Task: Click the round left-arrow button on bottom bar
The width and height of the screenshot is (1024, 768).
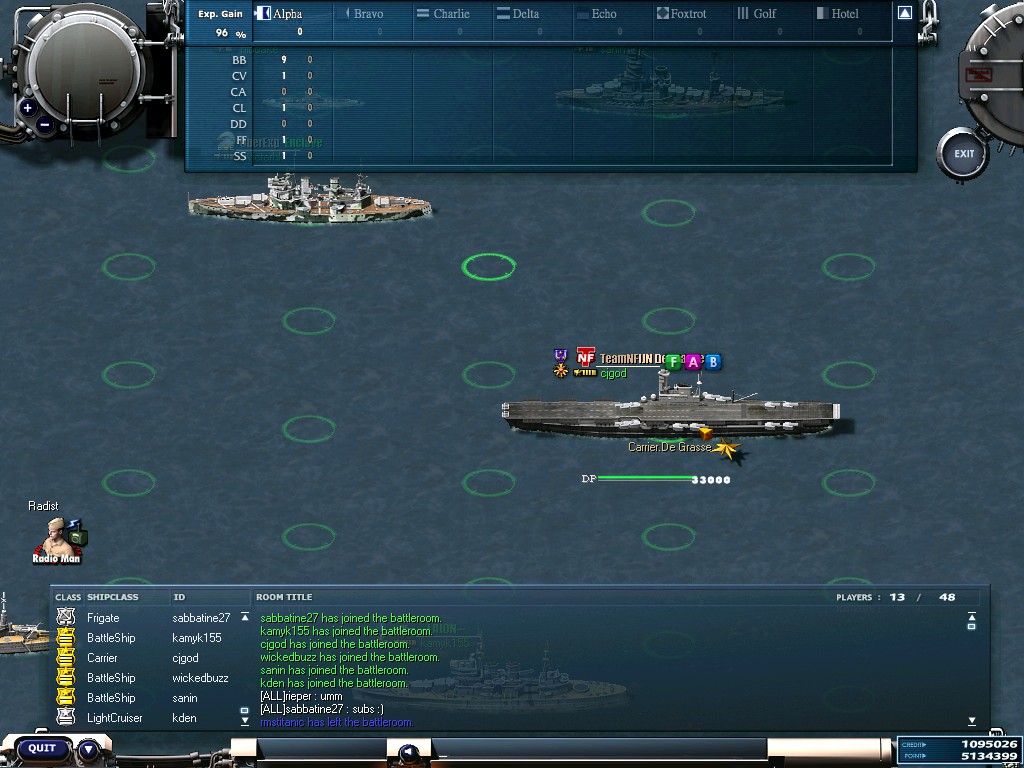Action: point(408,753)
